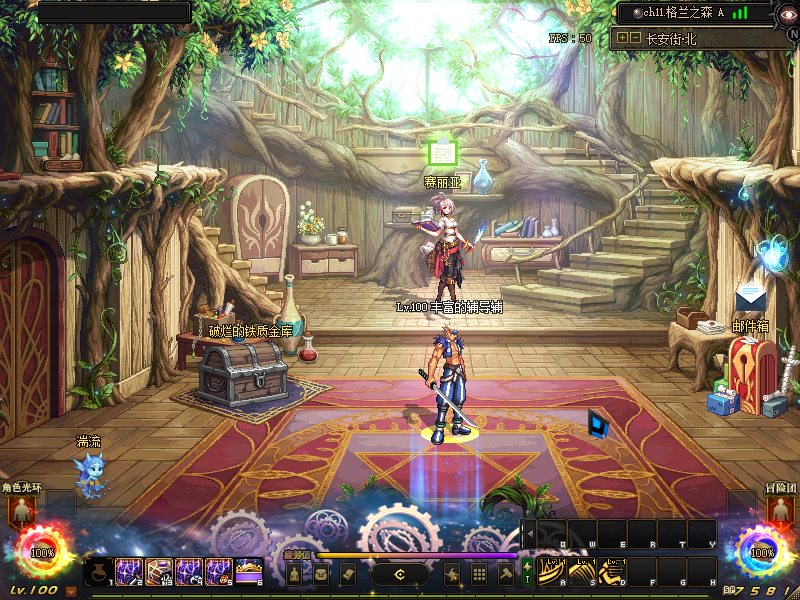Open the hammer crafting button
The image size is (800, 600).
[505, 574]
